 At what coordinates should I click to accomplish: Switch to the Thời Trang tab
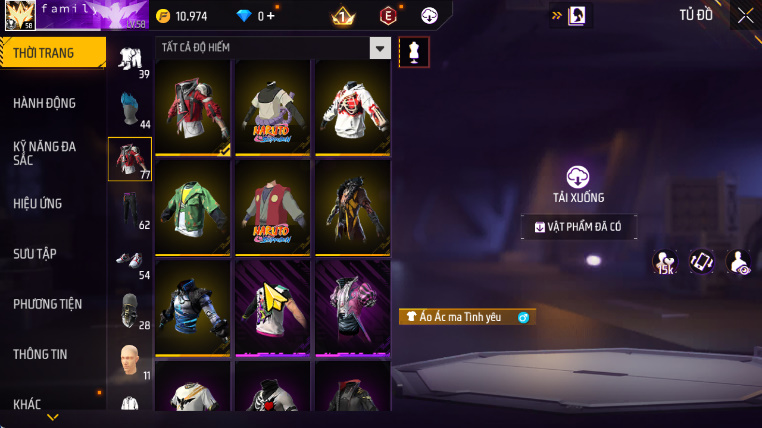pyautogui.click(x=50, y=53)
